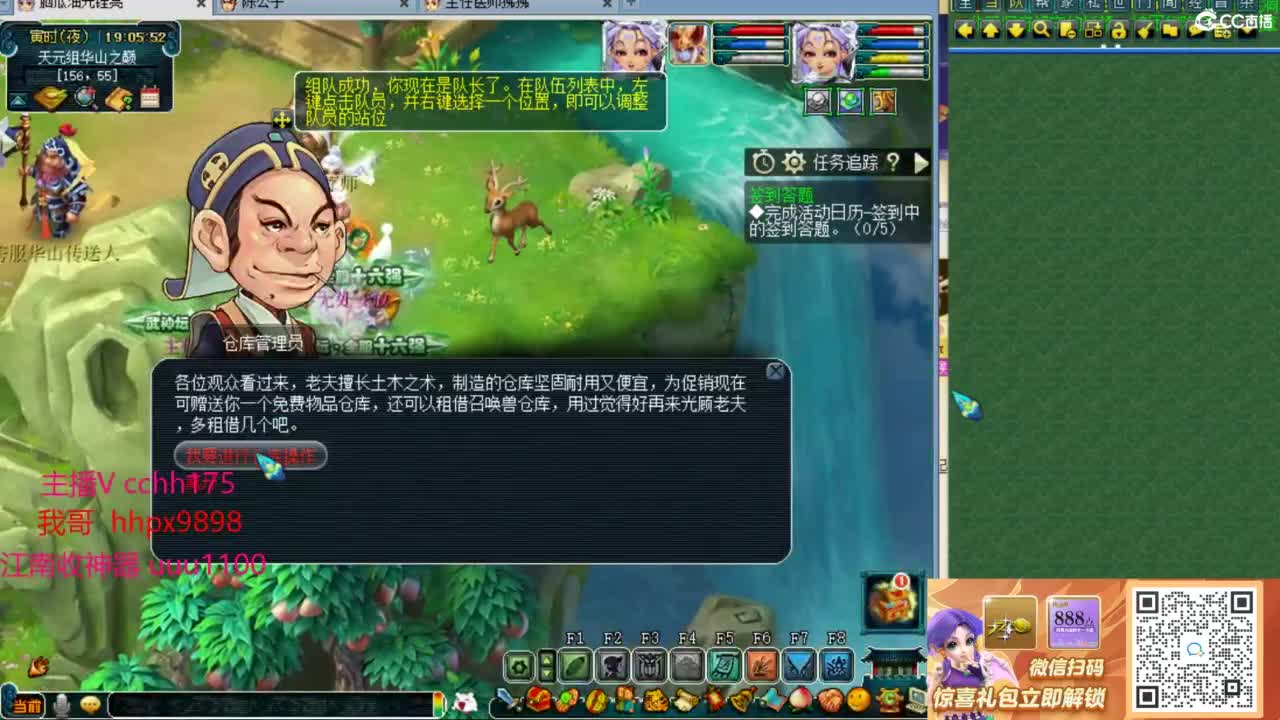Open the dropdown arrow at the end of the right toolbar
Viewport: 1280px width, 720px height.
point(1246,32)
